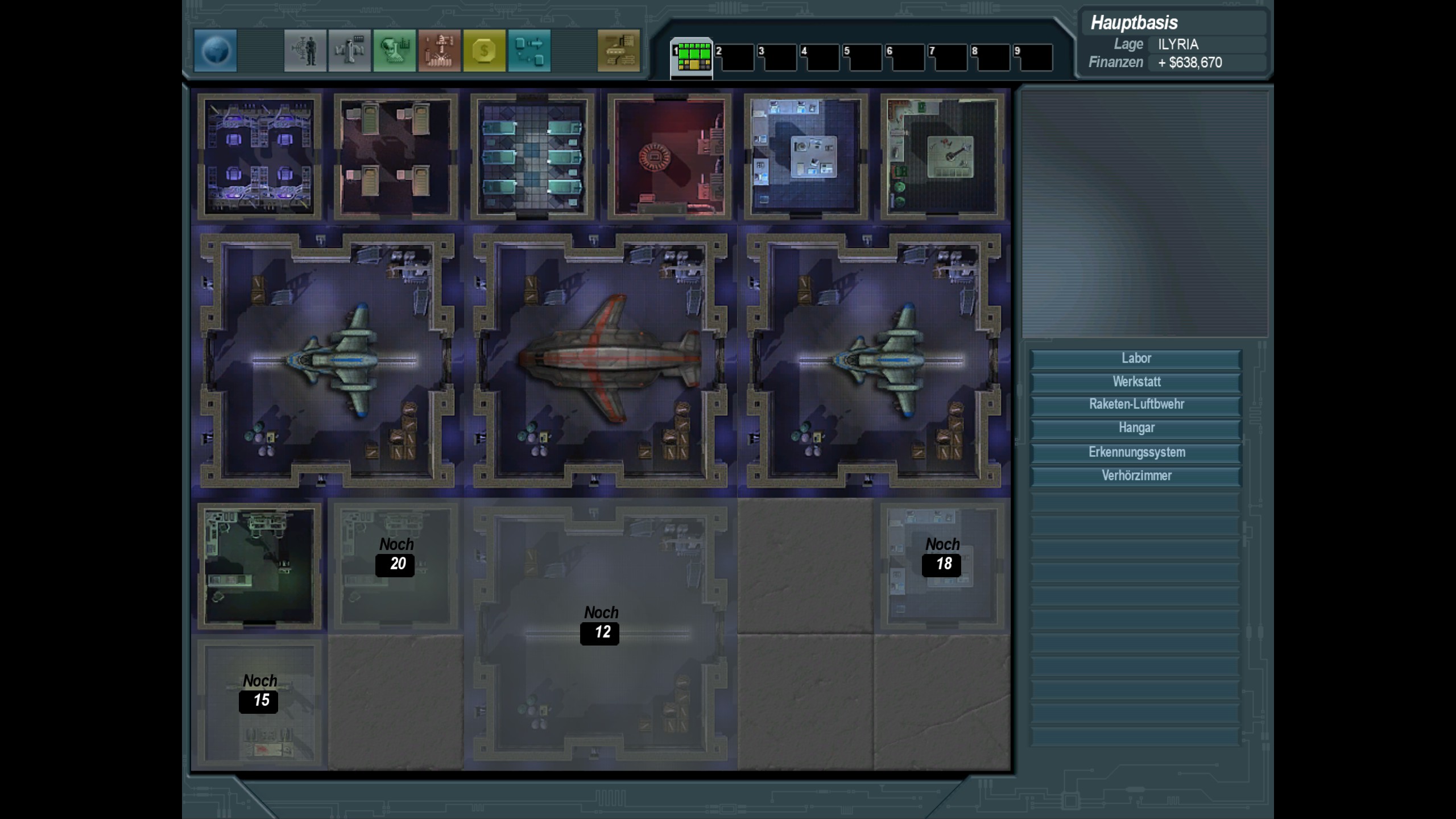Open the orange manufacturing screen
This screenshot has width=1456, height=819.
439,51
